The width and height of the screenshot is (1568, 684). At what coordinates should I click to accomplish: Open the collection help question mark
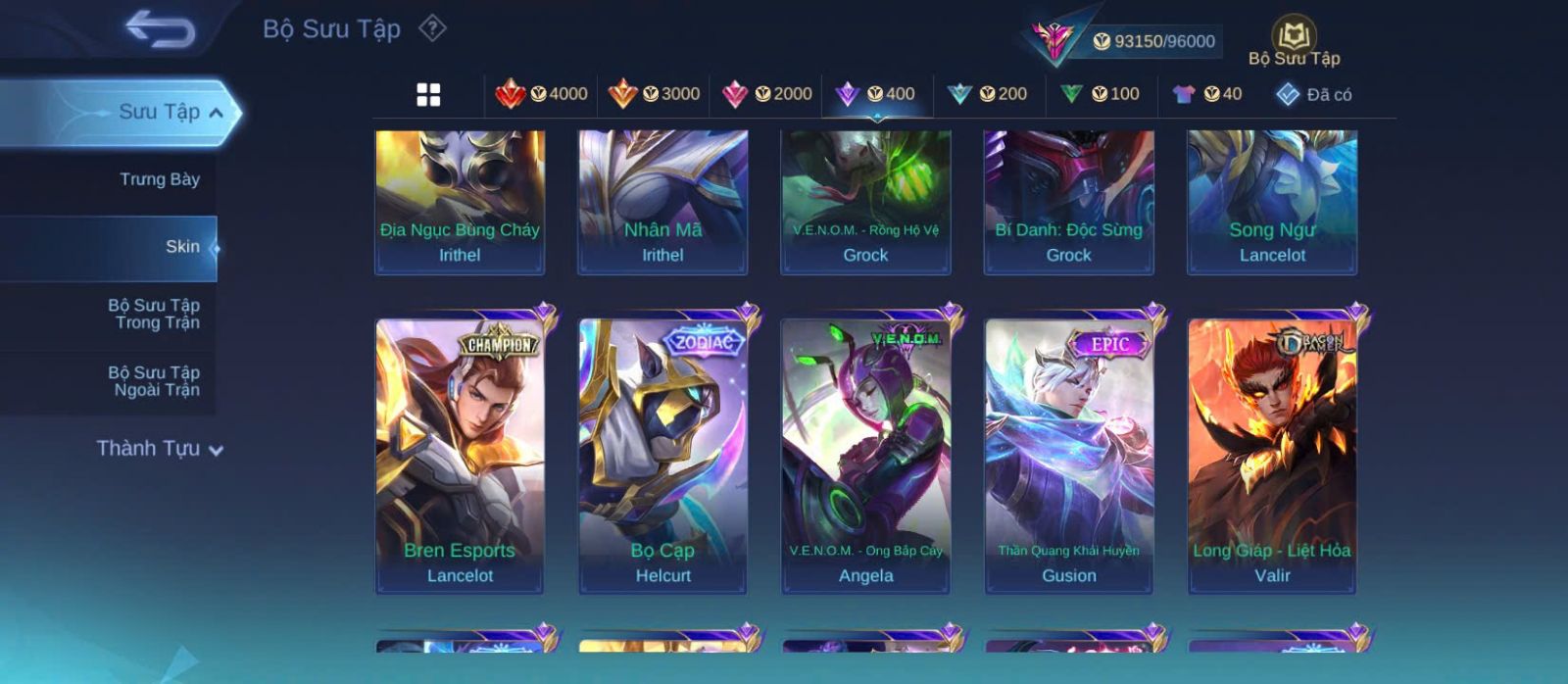432,28
